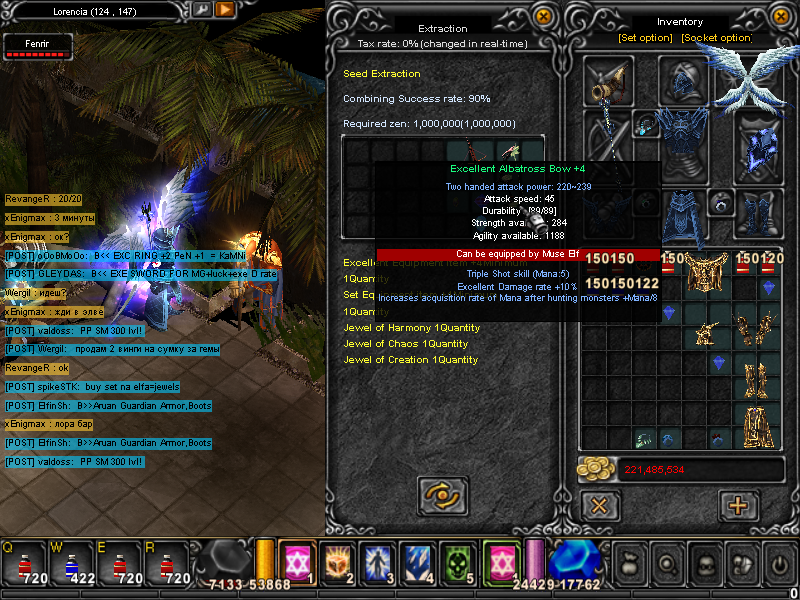Image resolution: width=800 pixels, height=600 pixels.
Task: Show the Set option details
Action: pyautogui.click(x=645, y=38)
